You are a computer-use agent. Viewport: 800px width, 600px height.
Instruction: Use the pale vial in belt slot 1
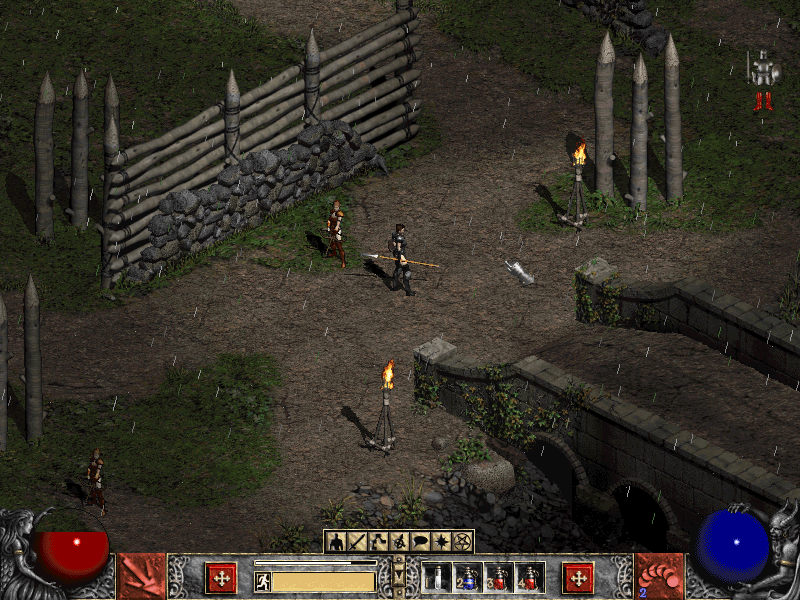pos(436,577)
